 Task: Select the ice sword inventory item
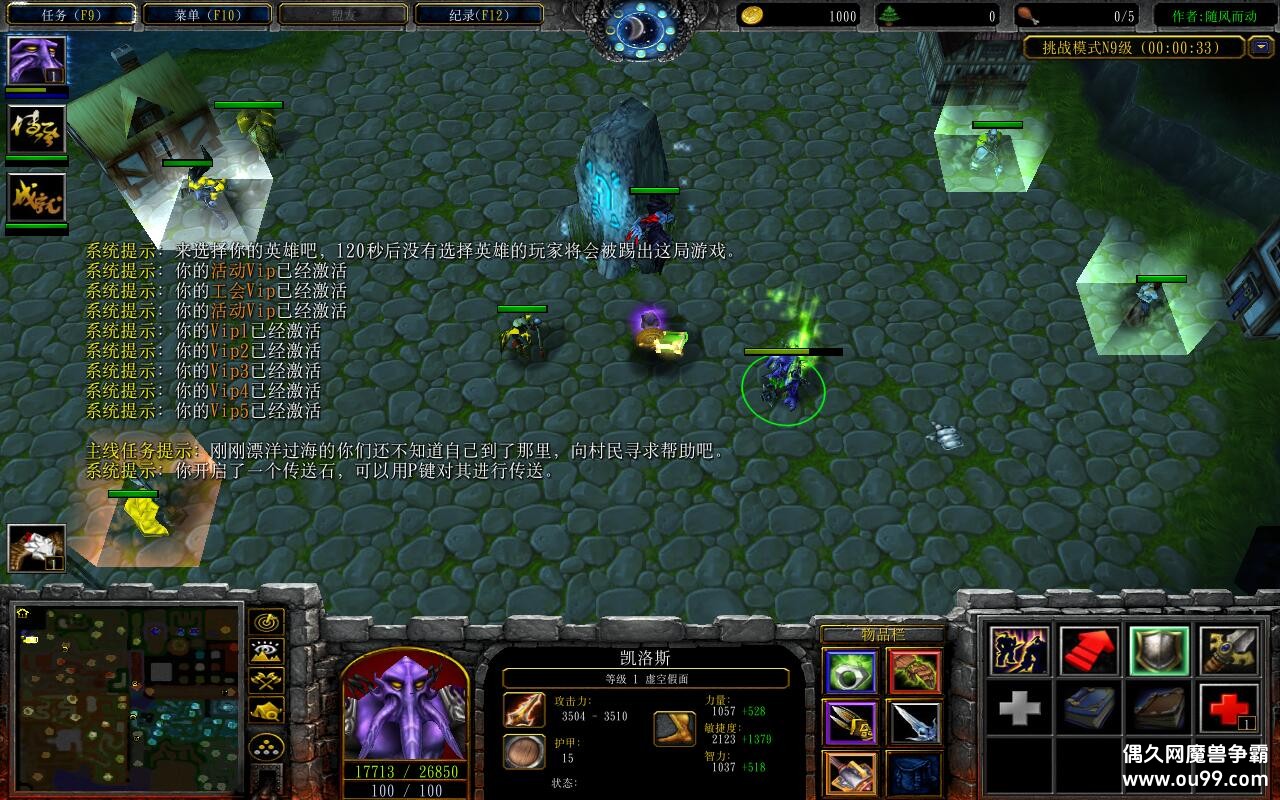click(x=914, y=722)
